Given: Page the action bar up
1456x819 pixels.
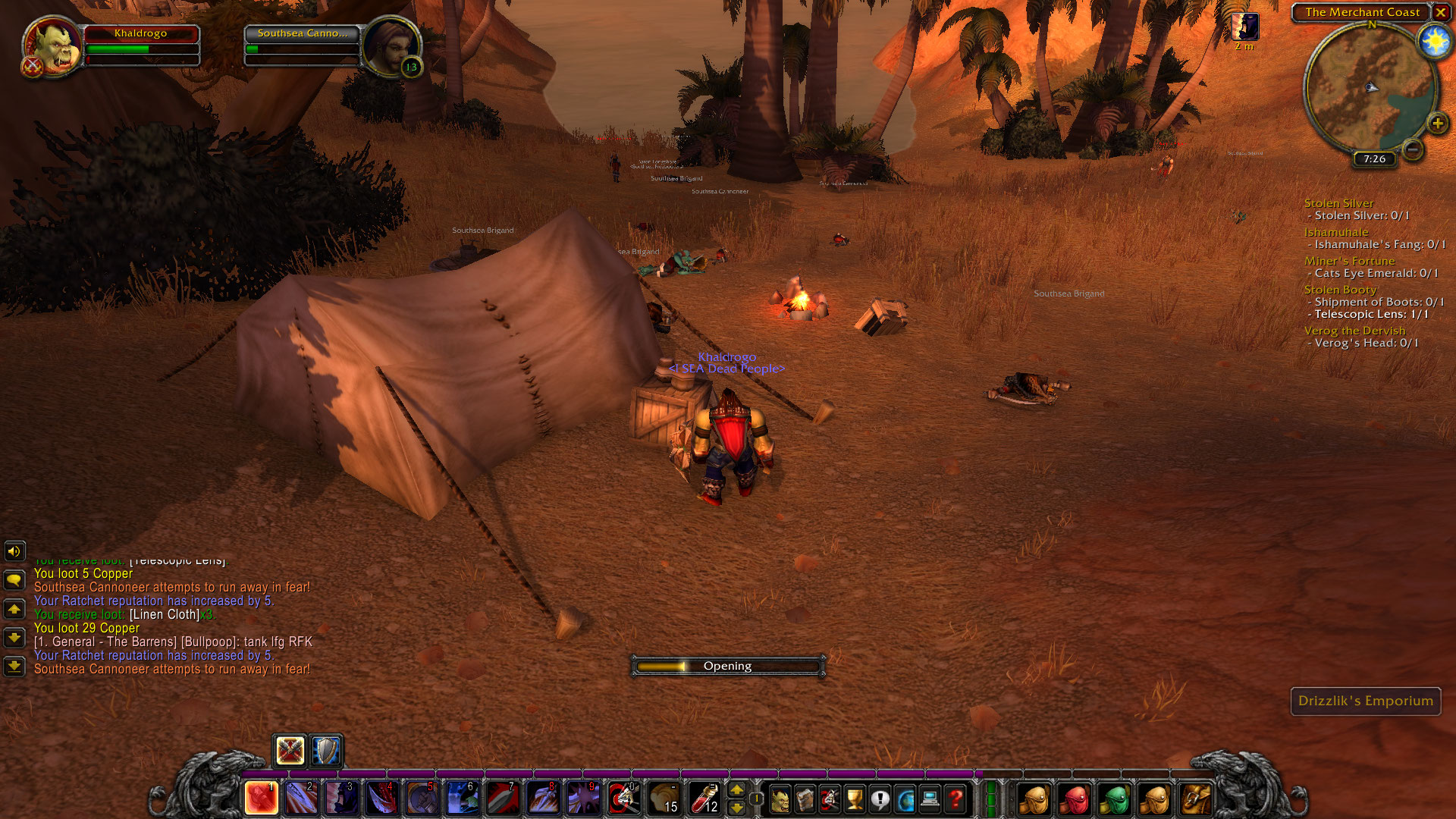Looking at the screenshot, I should [x=736, y=790].
